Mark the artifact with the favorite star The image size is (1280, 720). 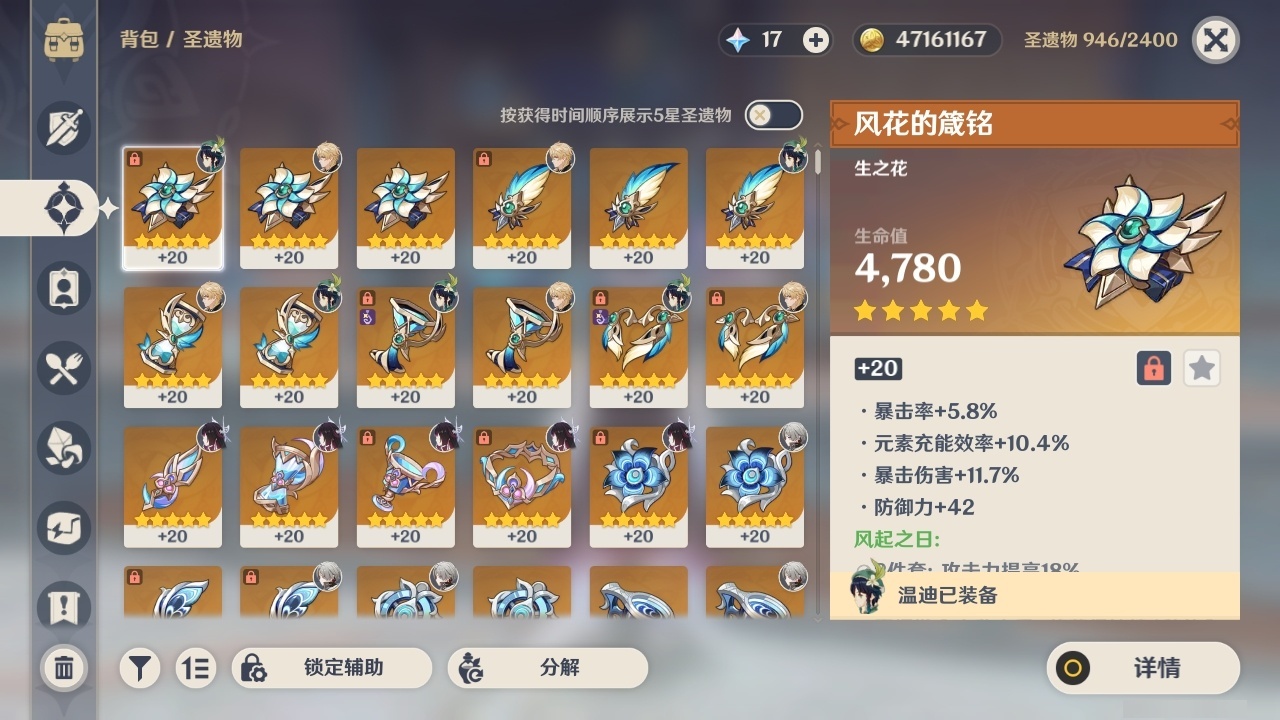tap(1201, 368)
